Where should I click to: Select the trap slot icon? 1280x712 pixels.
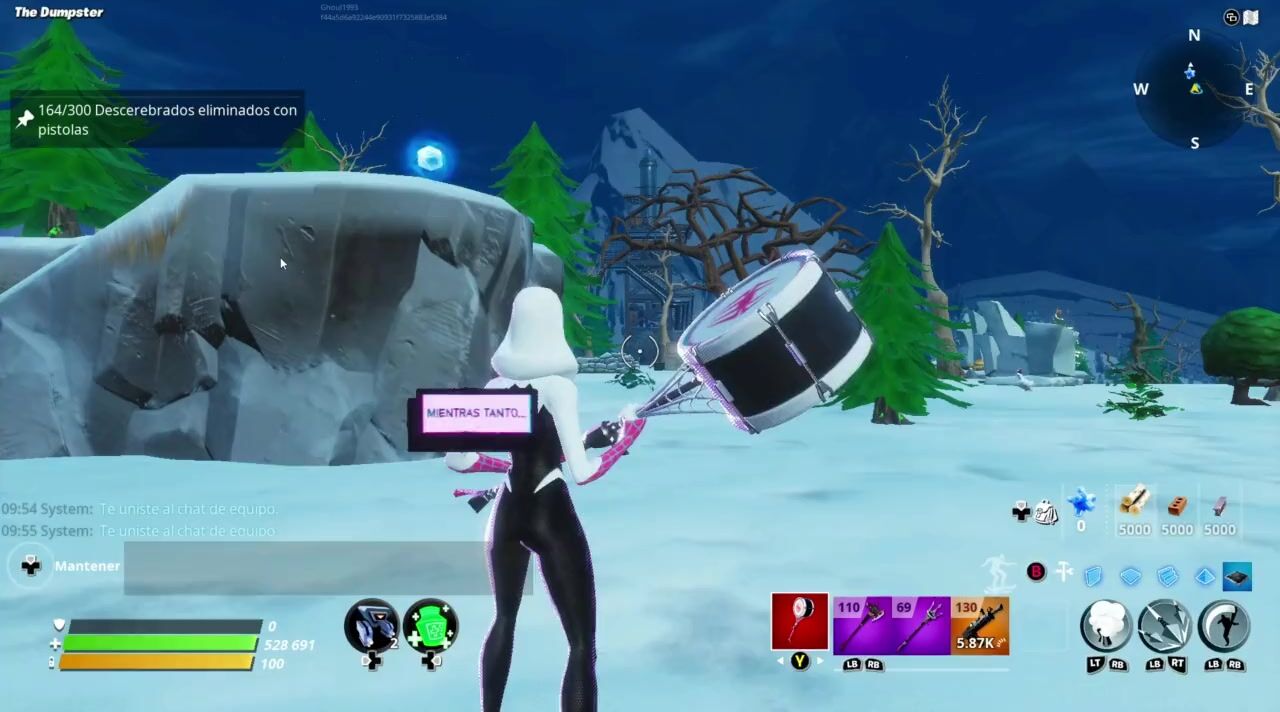point(1237,576)
